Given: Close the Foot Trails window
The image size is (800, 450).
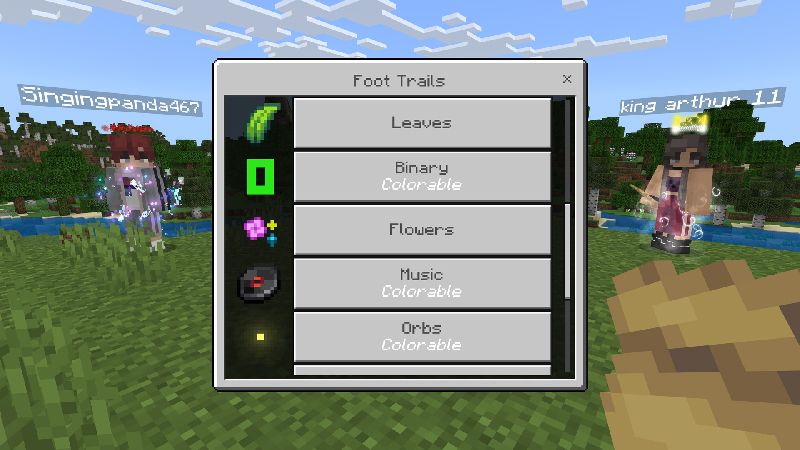Looking at the screenshot, I should (567, 79).
